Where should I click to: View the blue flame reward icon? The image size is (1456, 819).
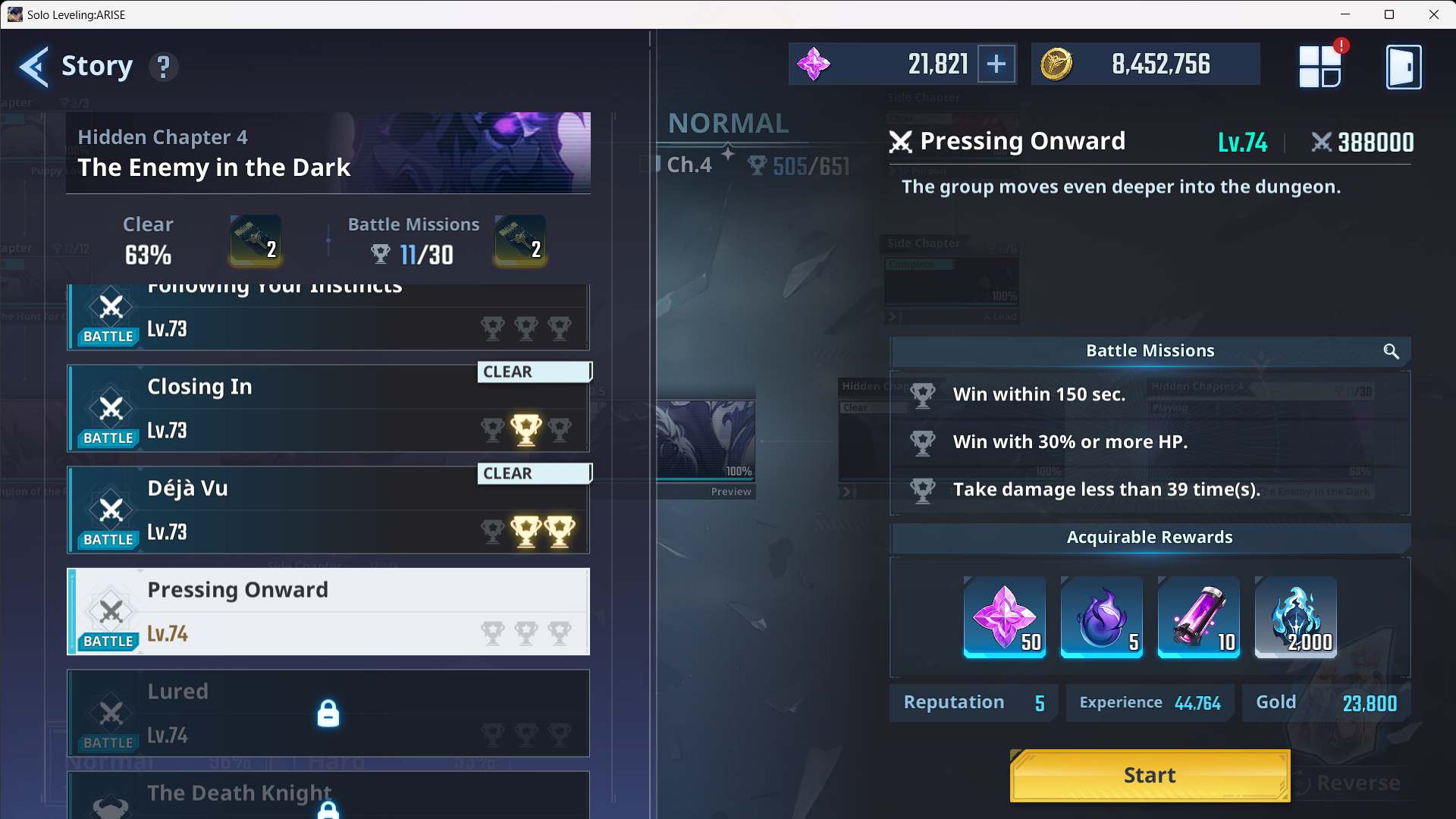[1101, 617]
